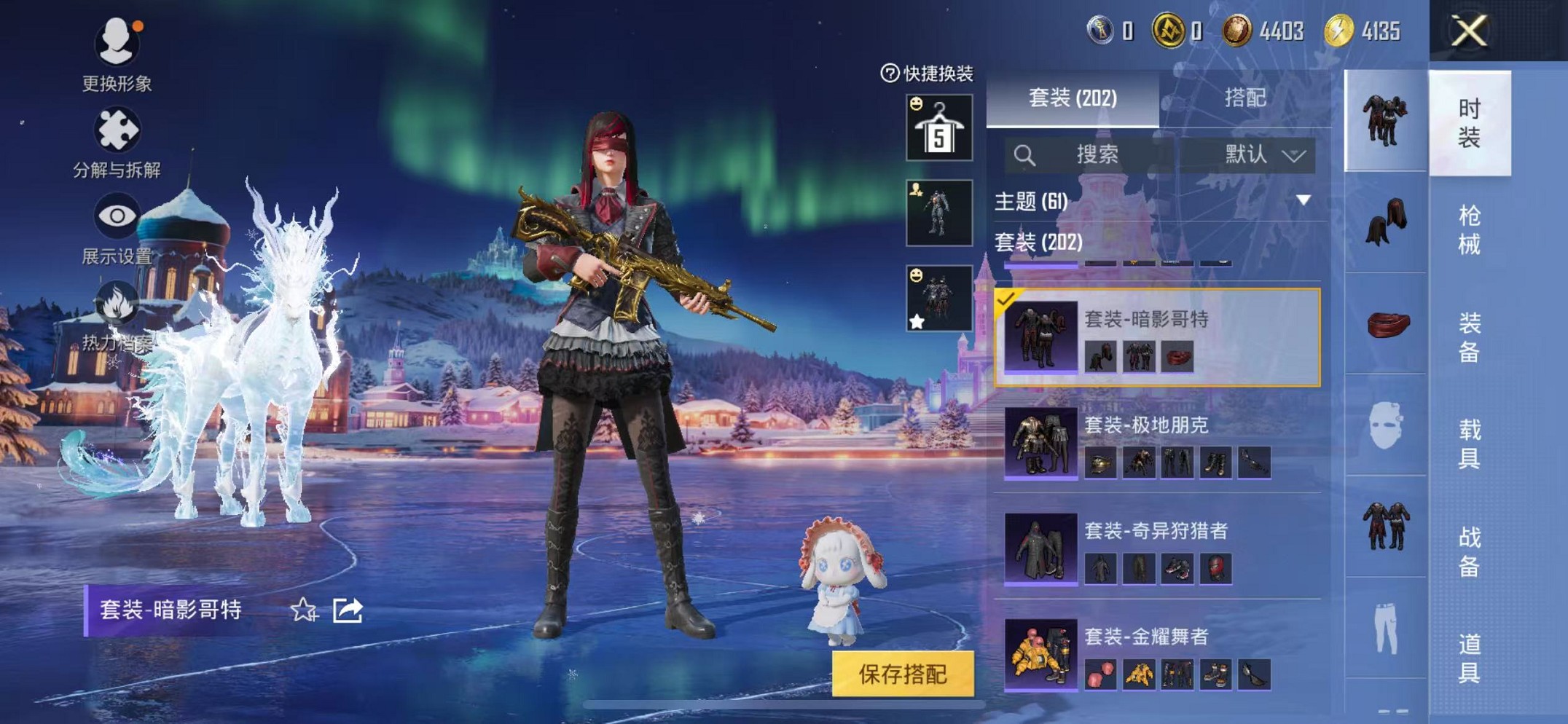Click the search magnifier icon

coord(1027,154)
